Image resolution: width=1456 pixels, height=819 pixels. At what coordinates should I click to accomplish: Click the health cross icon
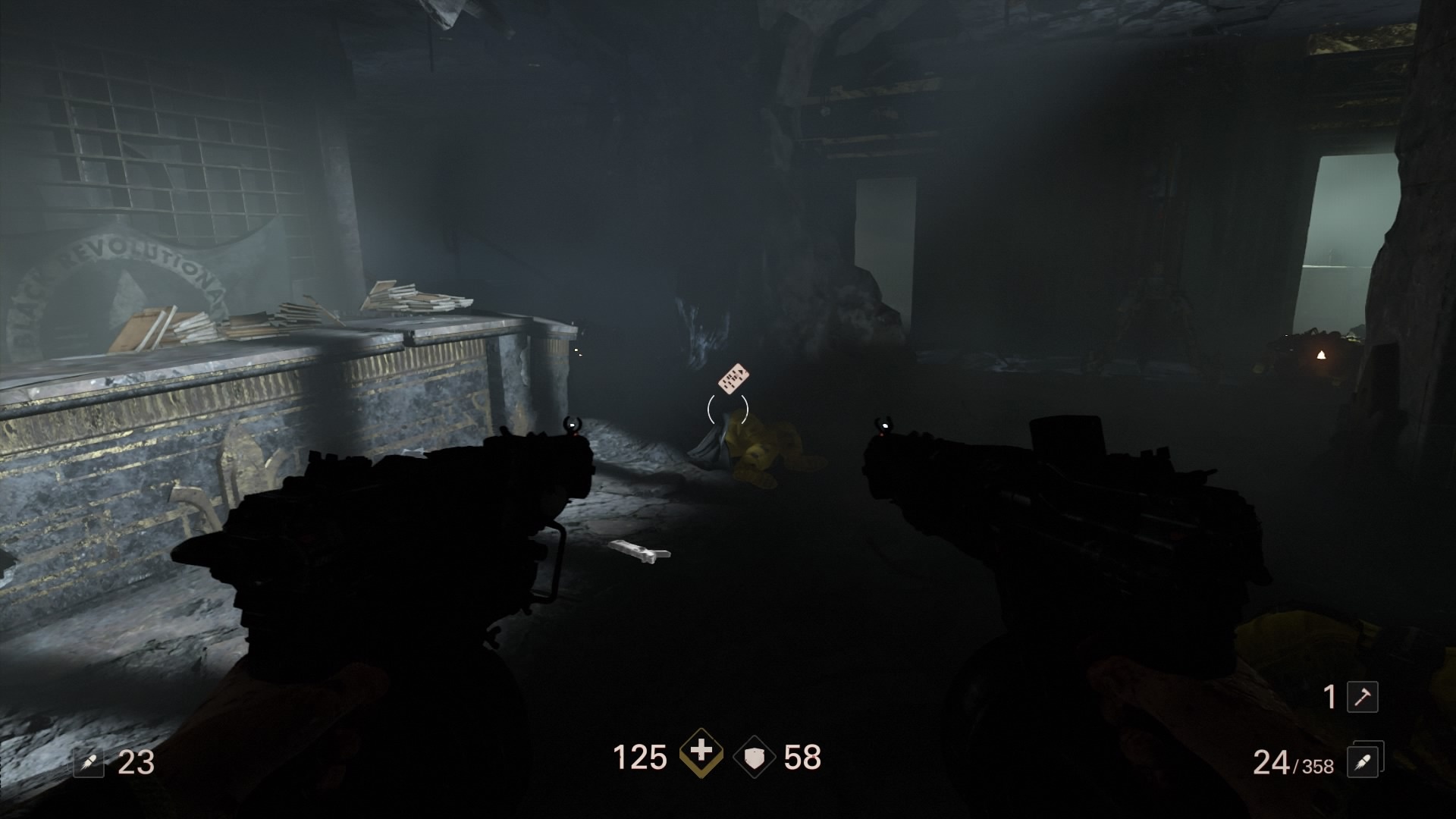pos(701,754)
